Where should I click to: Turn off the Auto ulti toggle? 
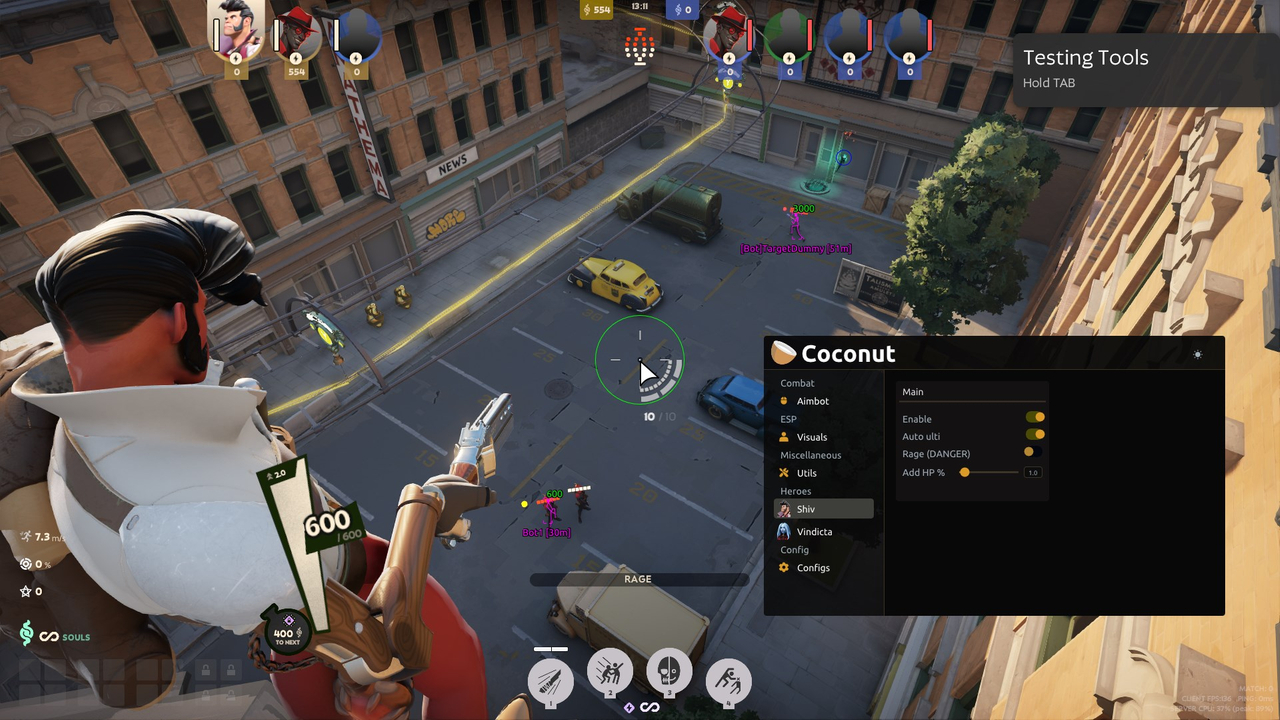click(x=1033, y=435)
